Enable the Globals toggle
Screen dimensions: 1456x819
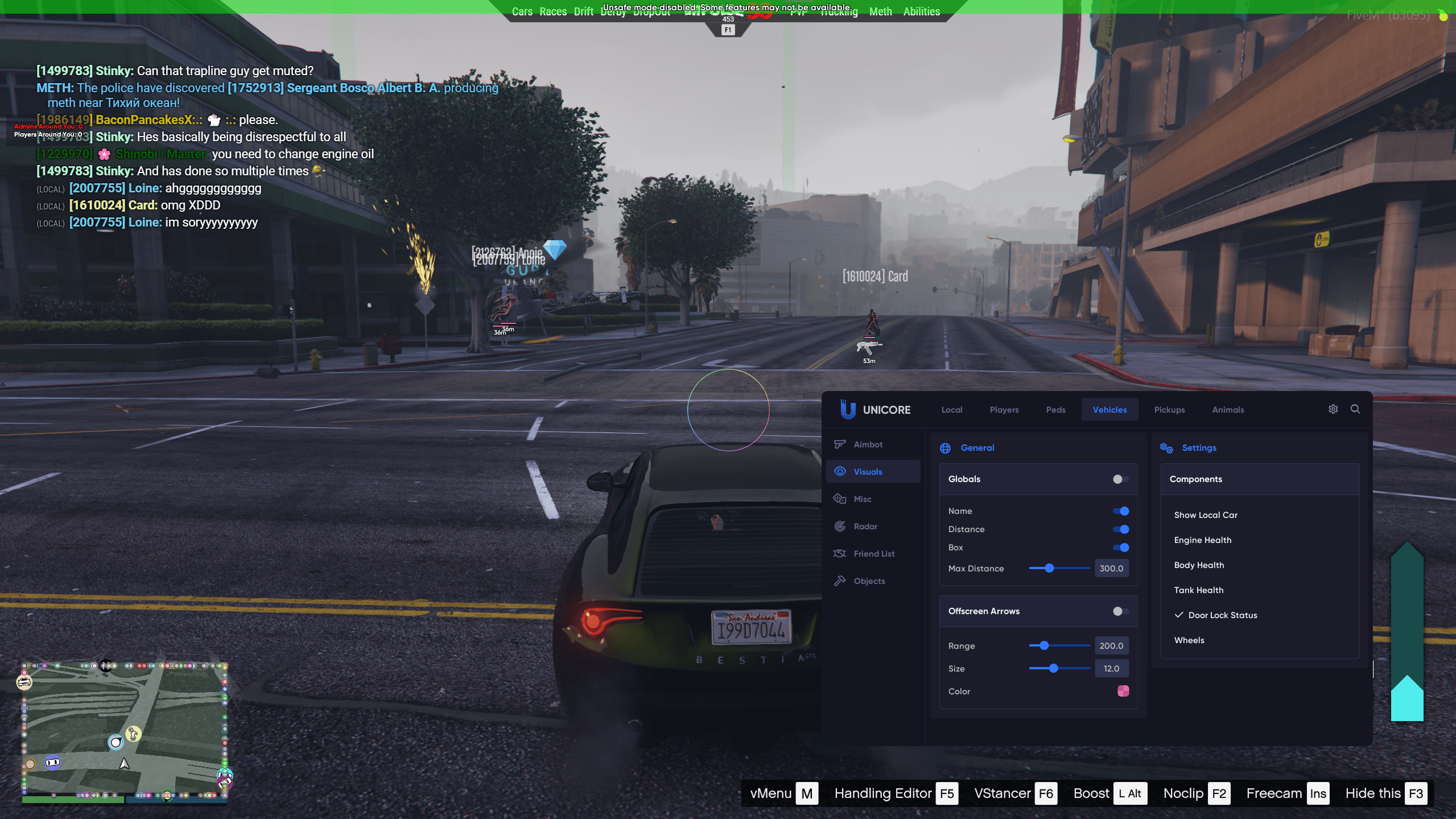[1120, 479]
